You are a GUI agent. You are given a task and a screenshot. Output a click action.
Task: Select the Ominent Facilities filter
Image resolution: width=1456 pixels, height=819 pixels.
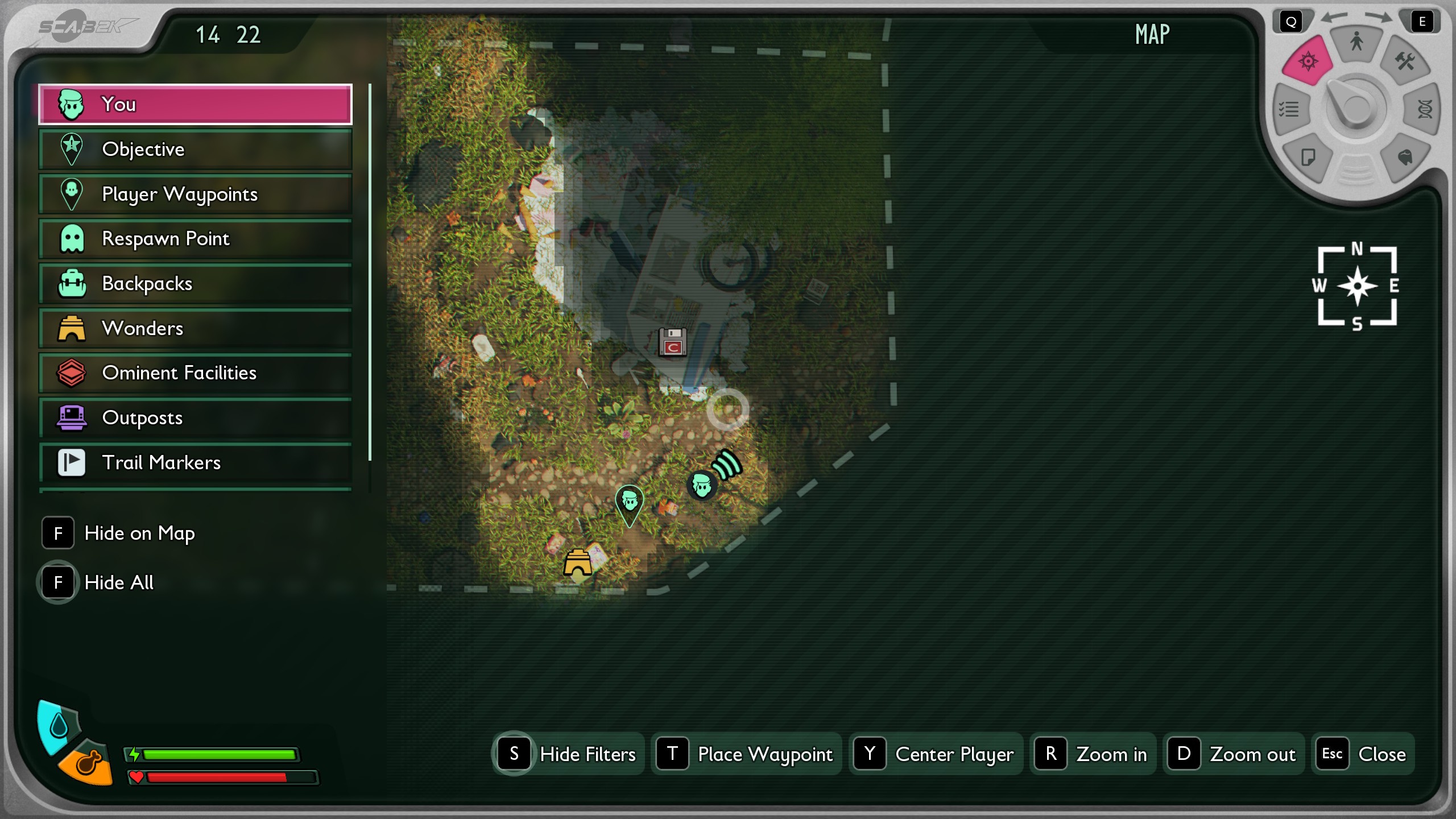[195, 373]
